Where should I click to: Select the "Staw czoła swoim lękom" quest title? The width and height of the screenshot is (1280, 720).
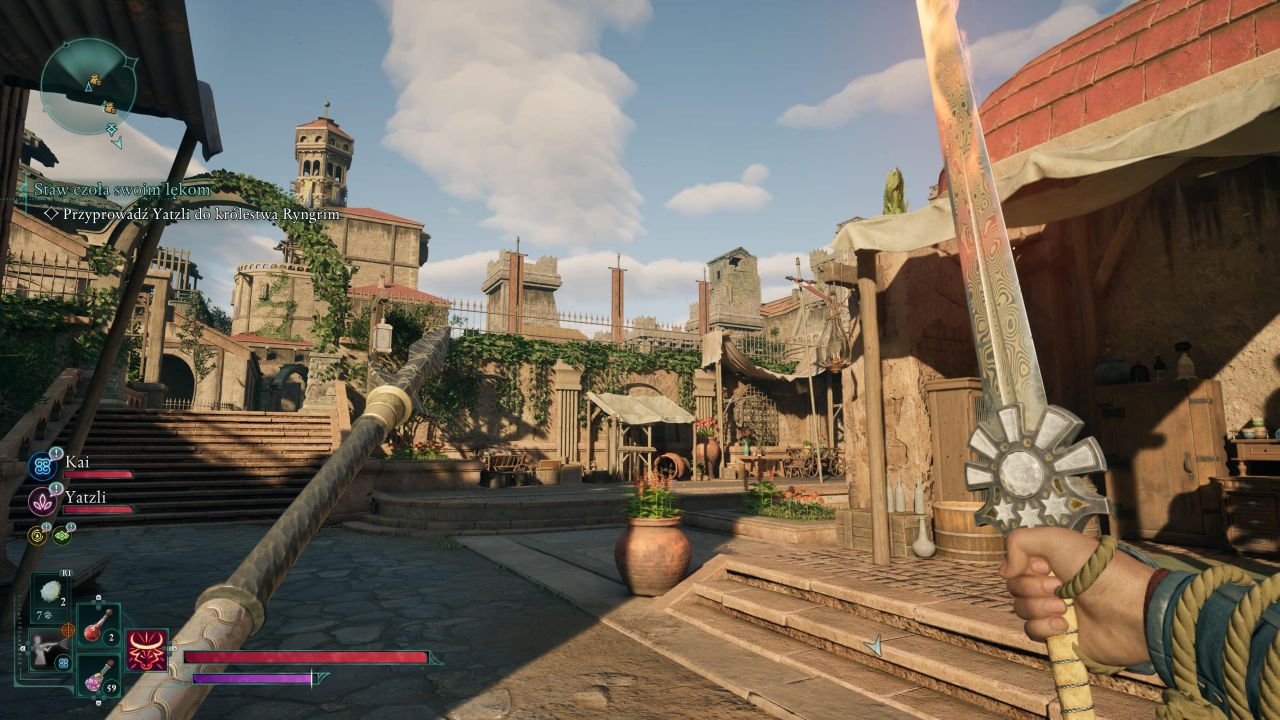point(123,189)
